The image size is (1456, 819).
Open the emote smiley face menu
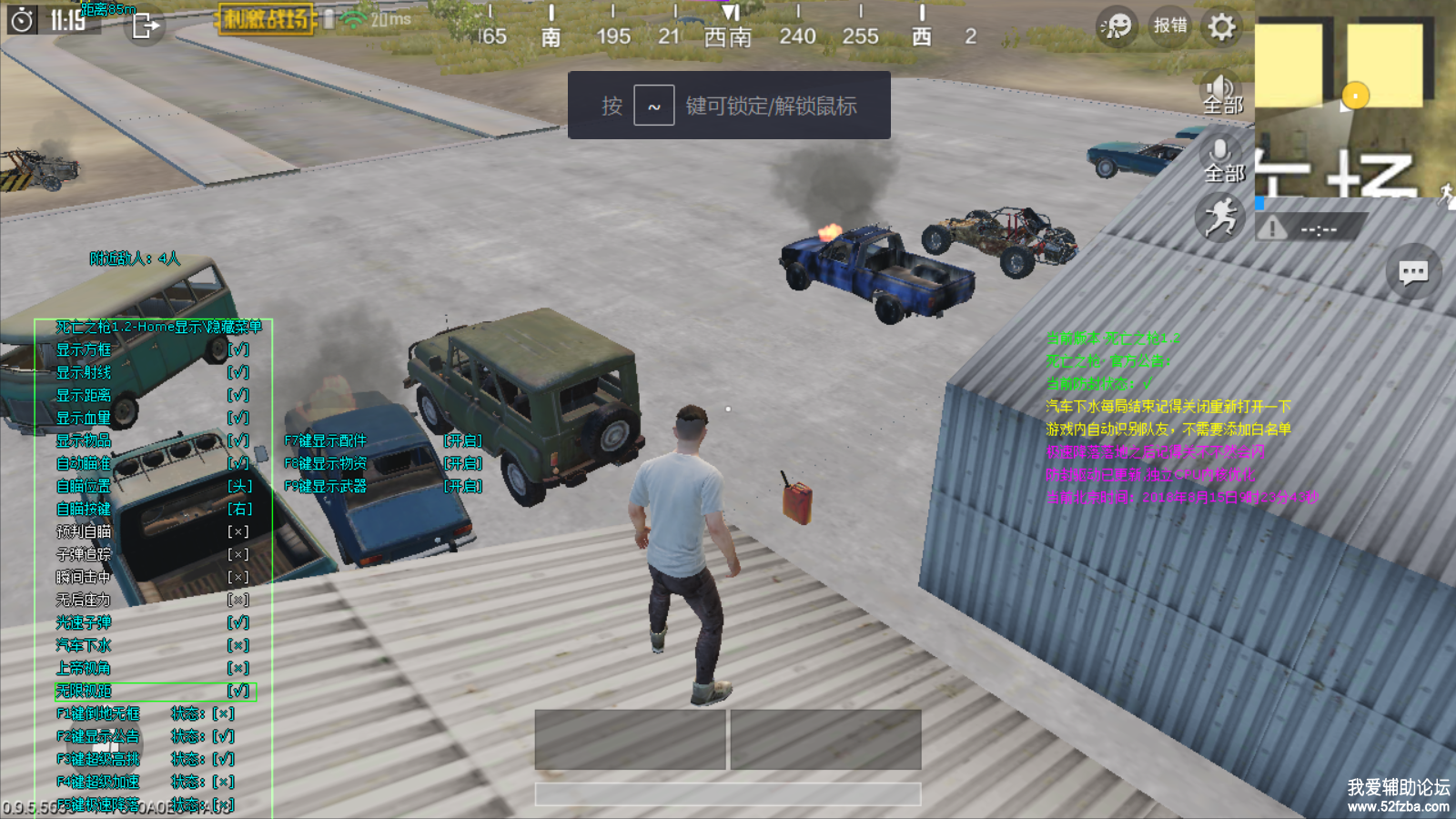(1116, 26)
